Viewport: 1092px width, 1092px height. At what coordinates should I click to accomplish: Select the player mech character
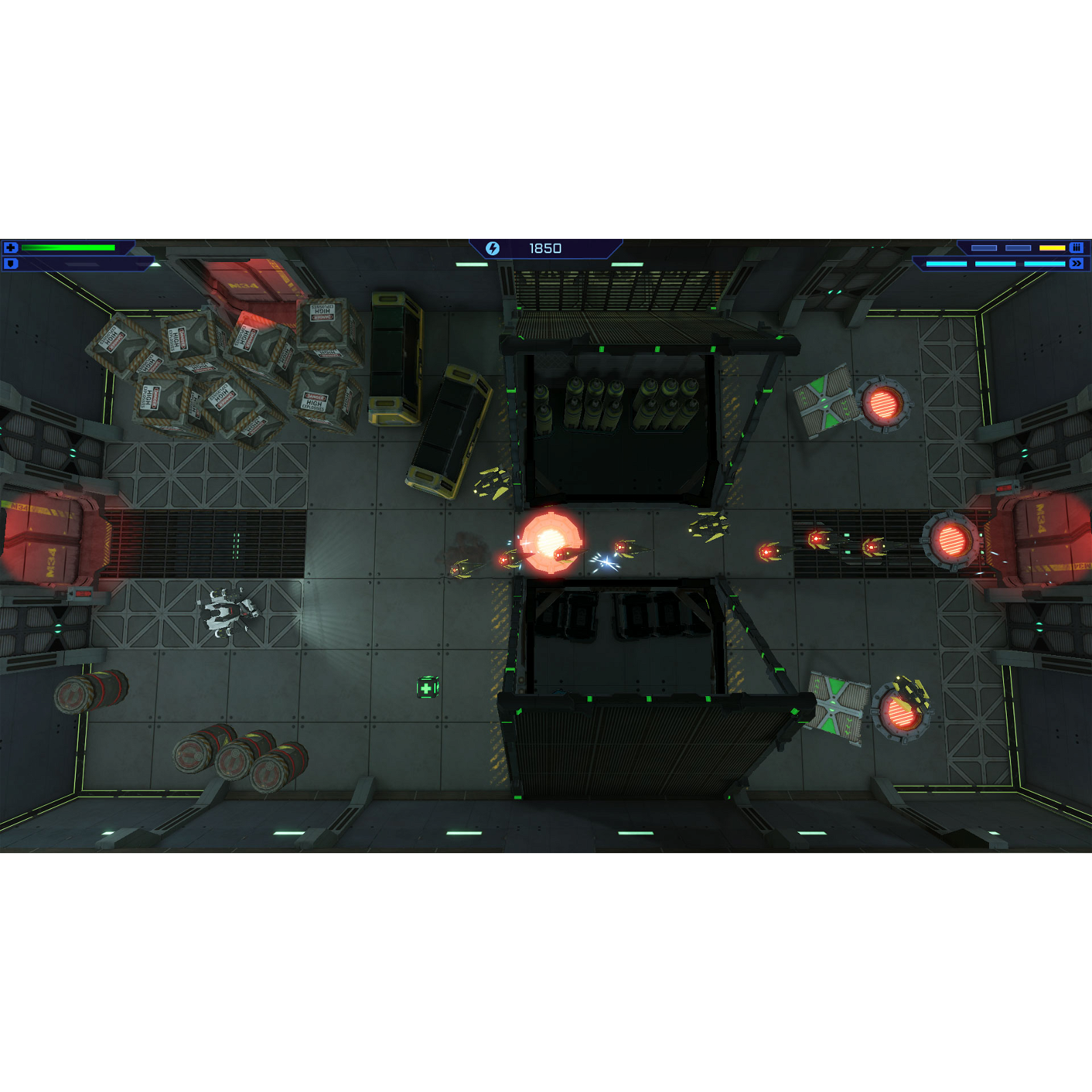(x=227, y=612)
